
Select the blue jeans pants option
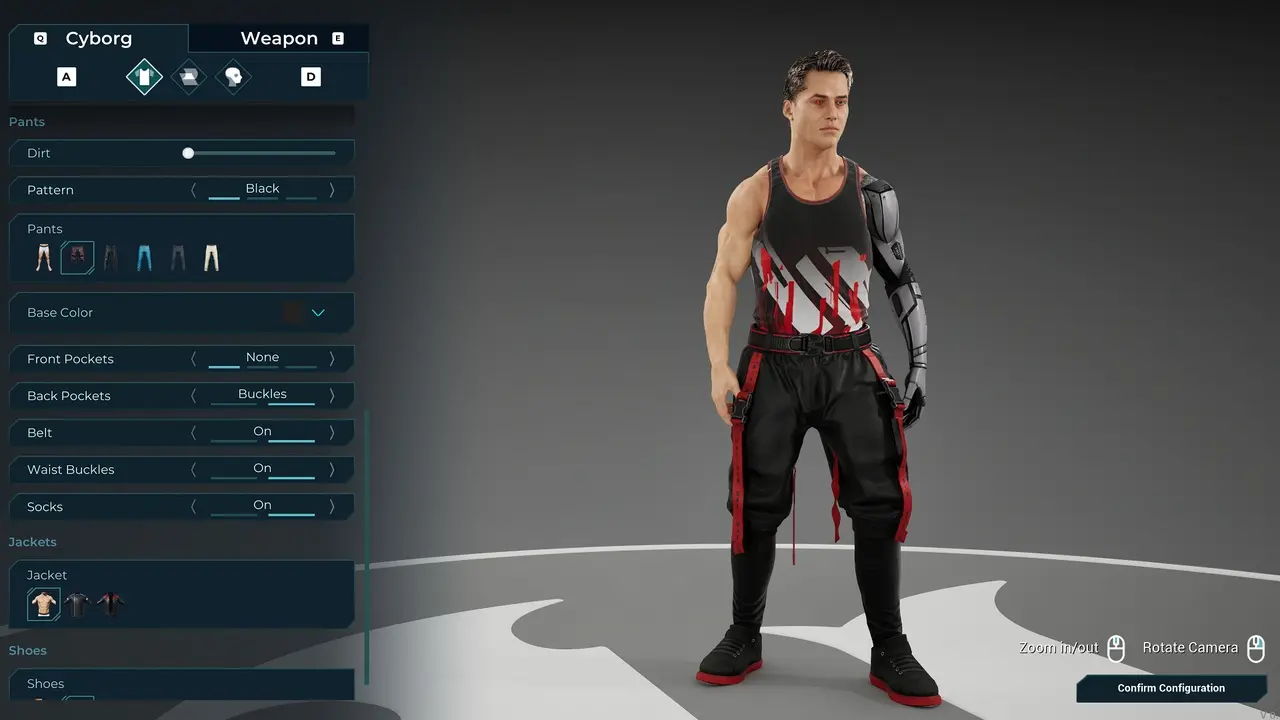[145, 258]
